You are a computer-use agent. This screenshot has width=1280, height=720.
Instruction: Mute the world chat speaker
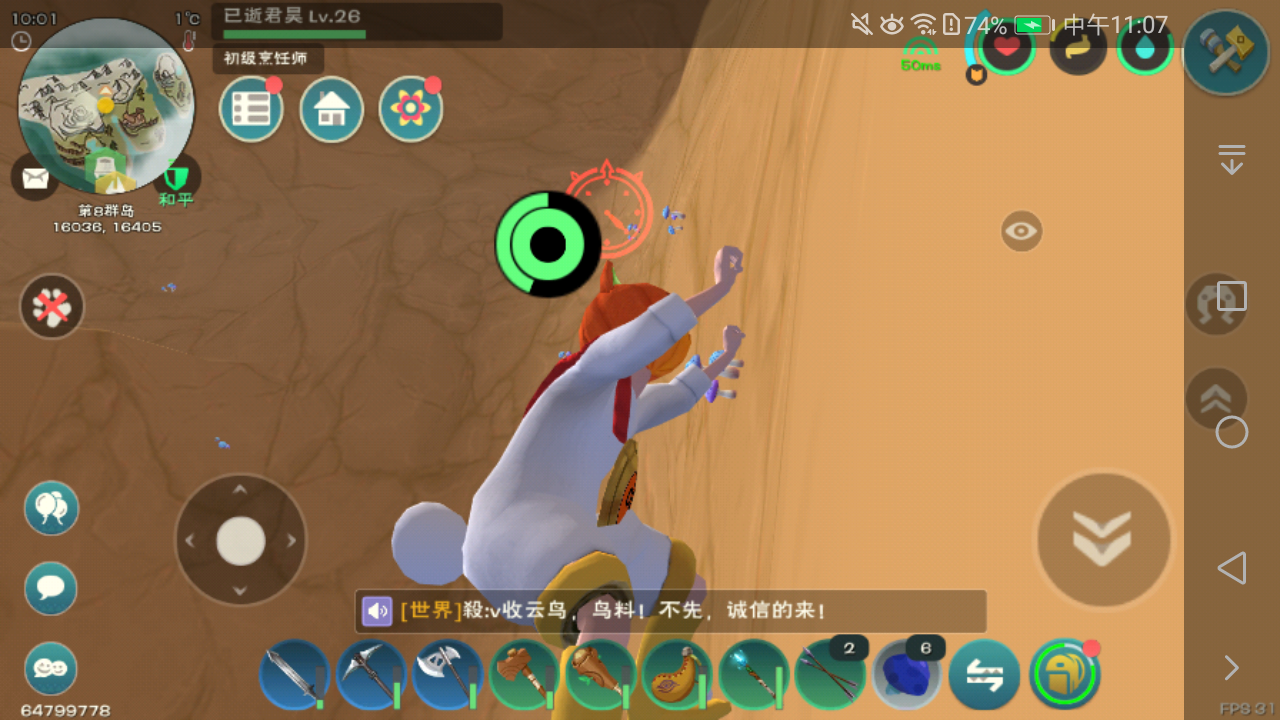376,611
